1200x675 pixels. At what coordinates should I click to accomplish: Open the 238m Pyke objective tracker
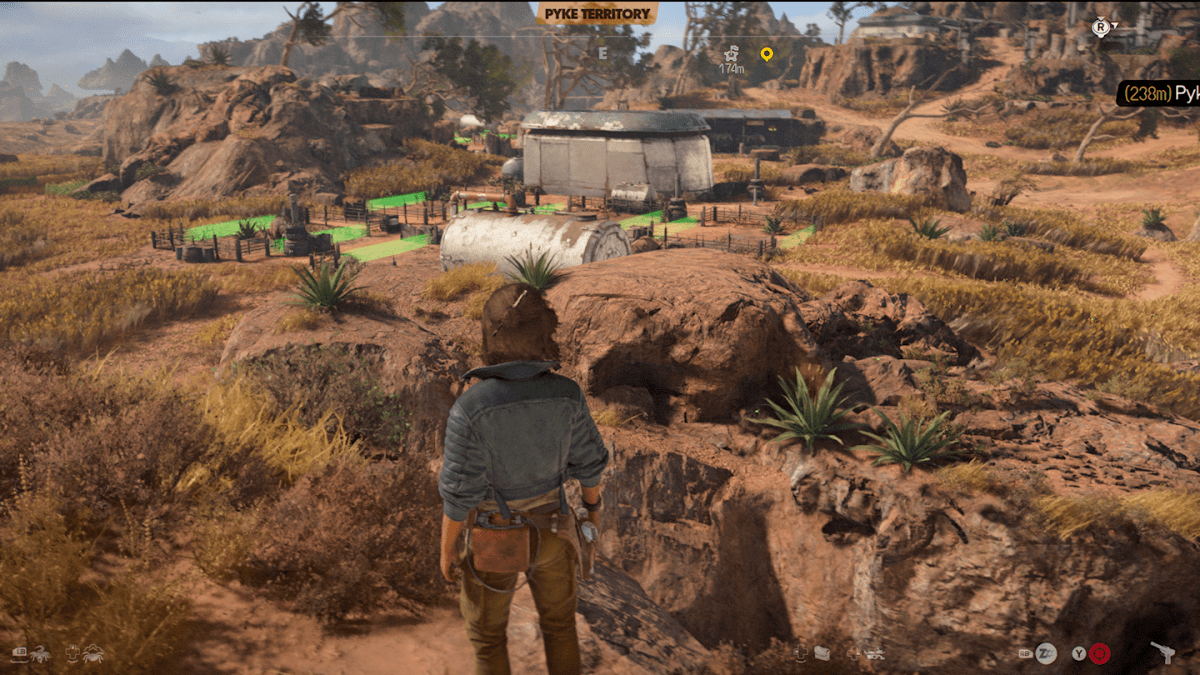pyautogui.click(x=1159, y=94)
